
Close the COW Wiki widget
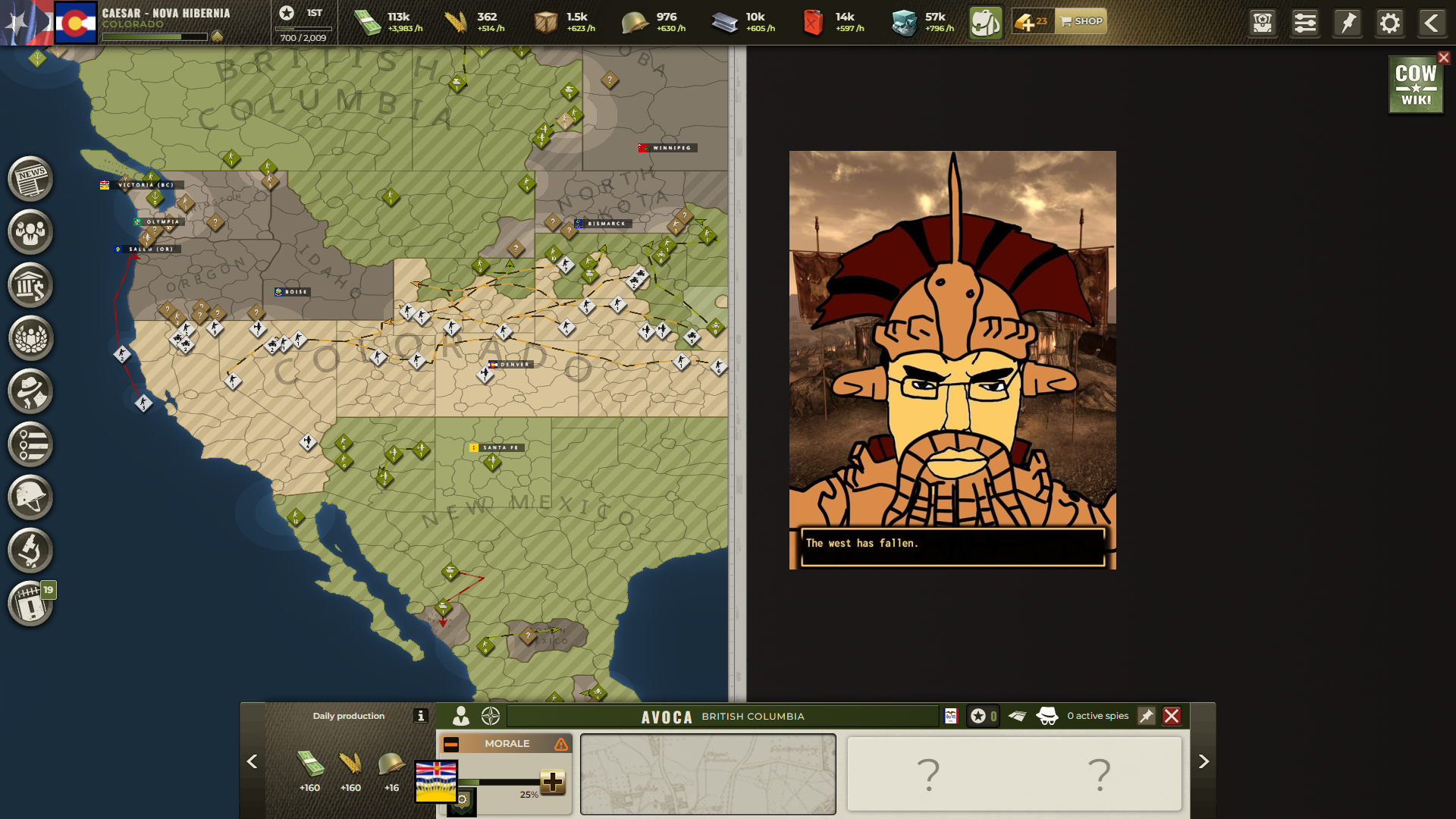tap(1444, 58)
